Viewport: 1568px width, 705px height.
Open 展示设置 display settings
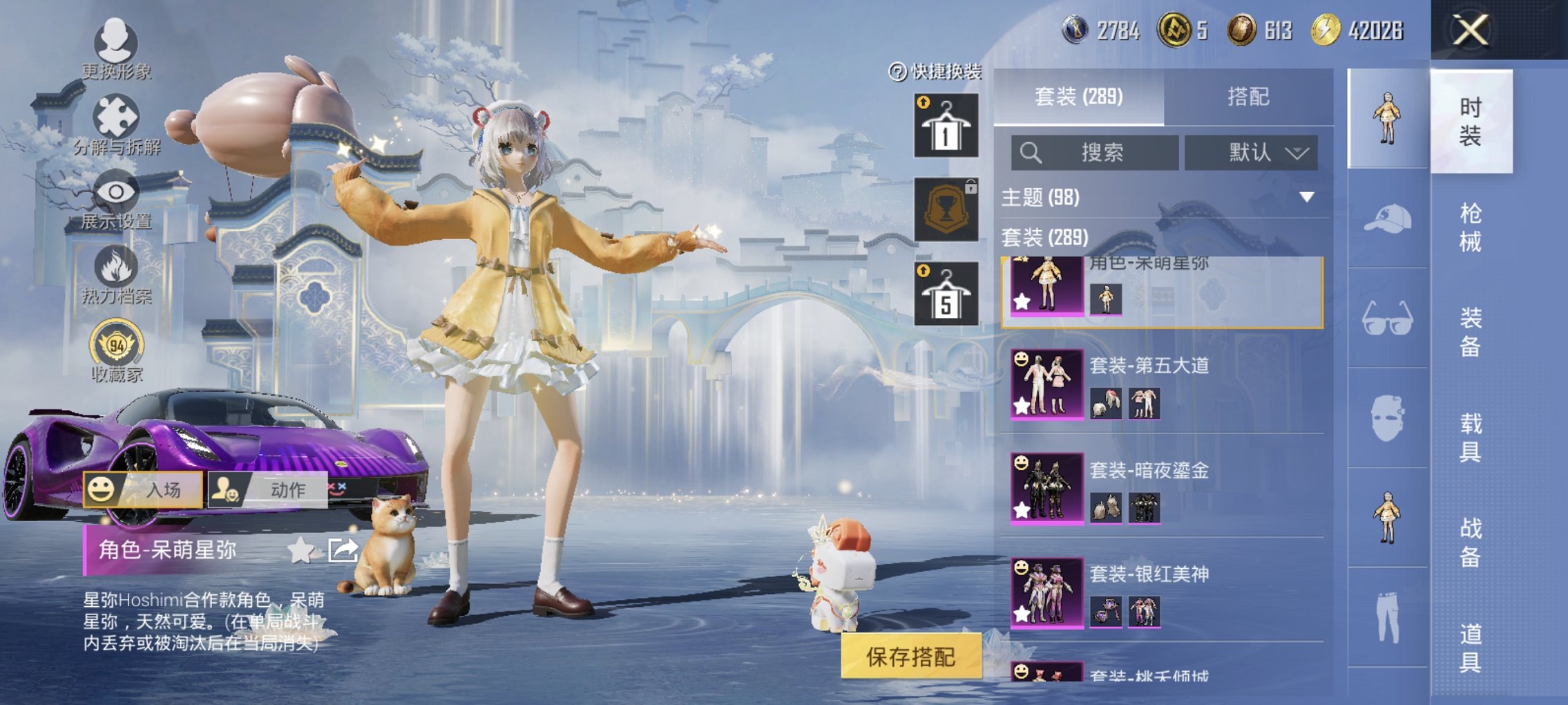pos(115,200)
